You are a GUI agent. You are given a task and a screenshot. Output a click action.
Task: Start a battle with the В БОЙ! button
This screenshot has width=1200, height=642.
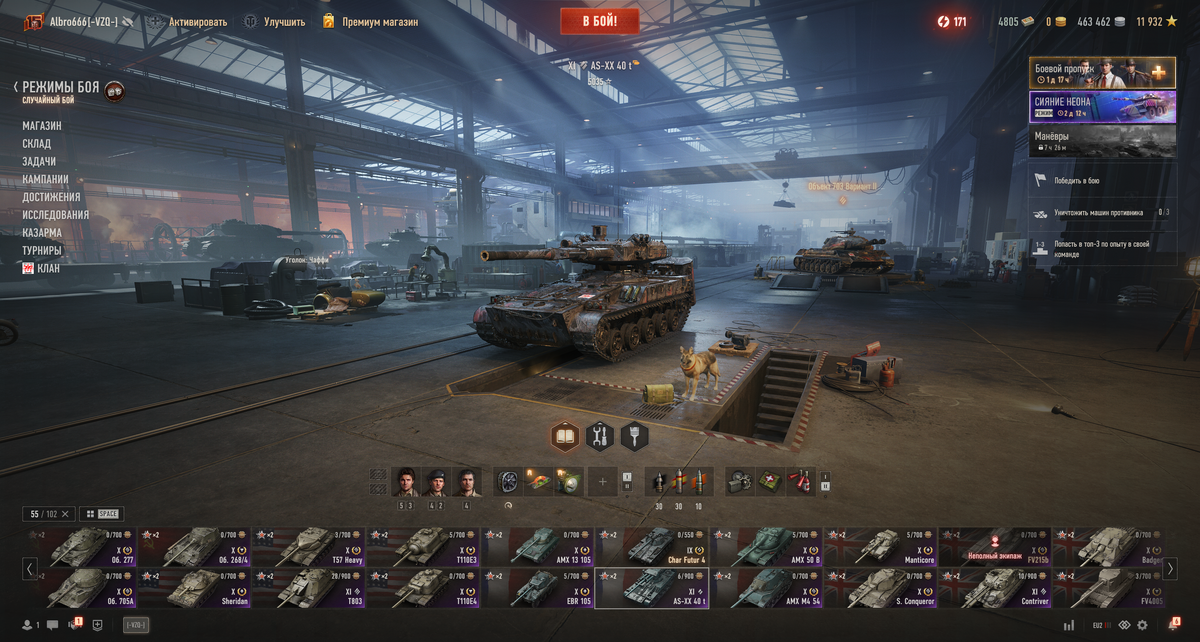599,21
